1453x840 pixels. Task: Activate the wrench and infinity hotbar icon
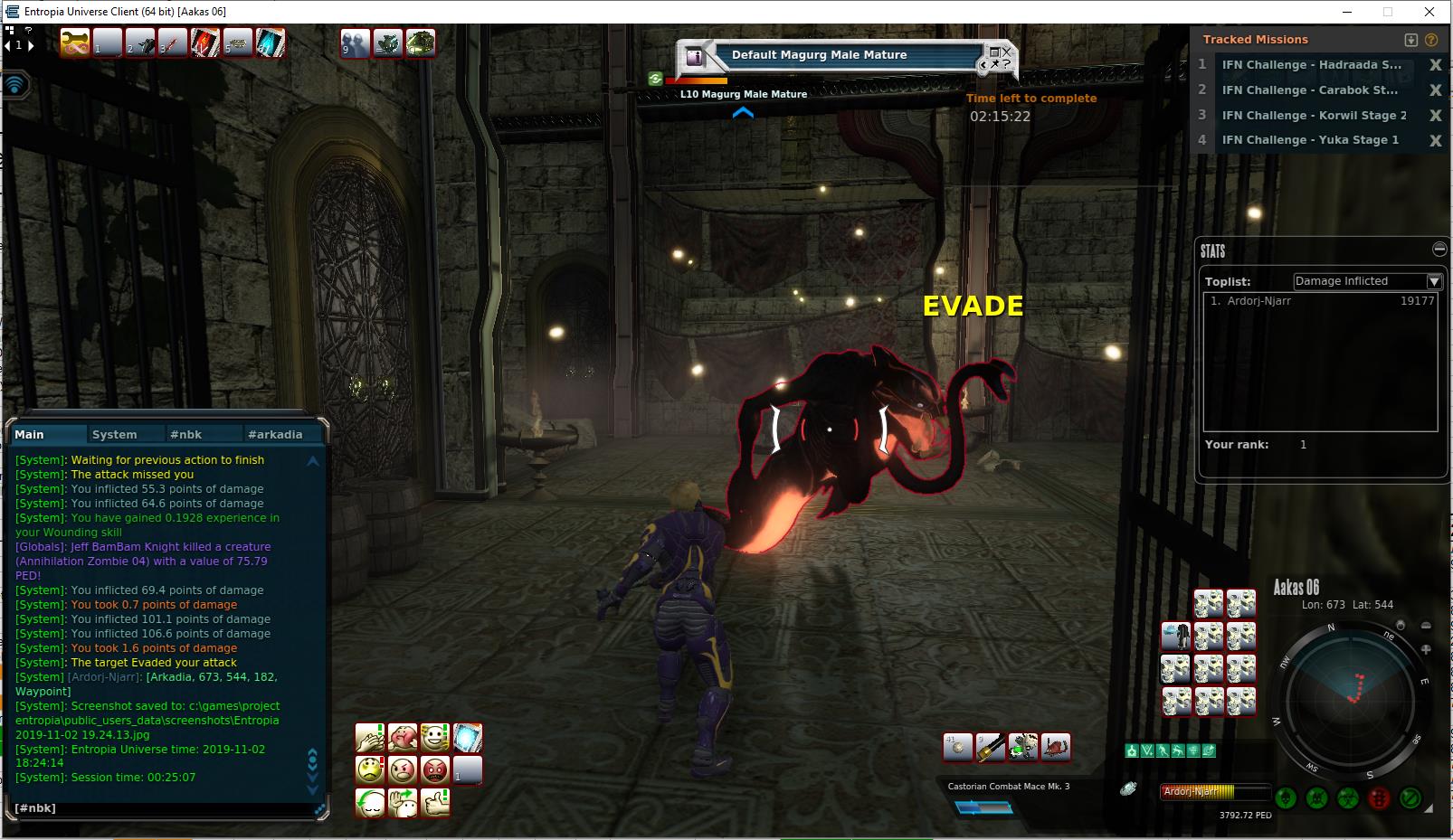pyautogui.click(x=75, y=42)
